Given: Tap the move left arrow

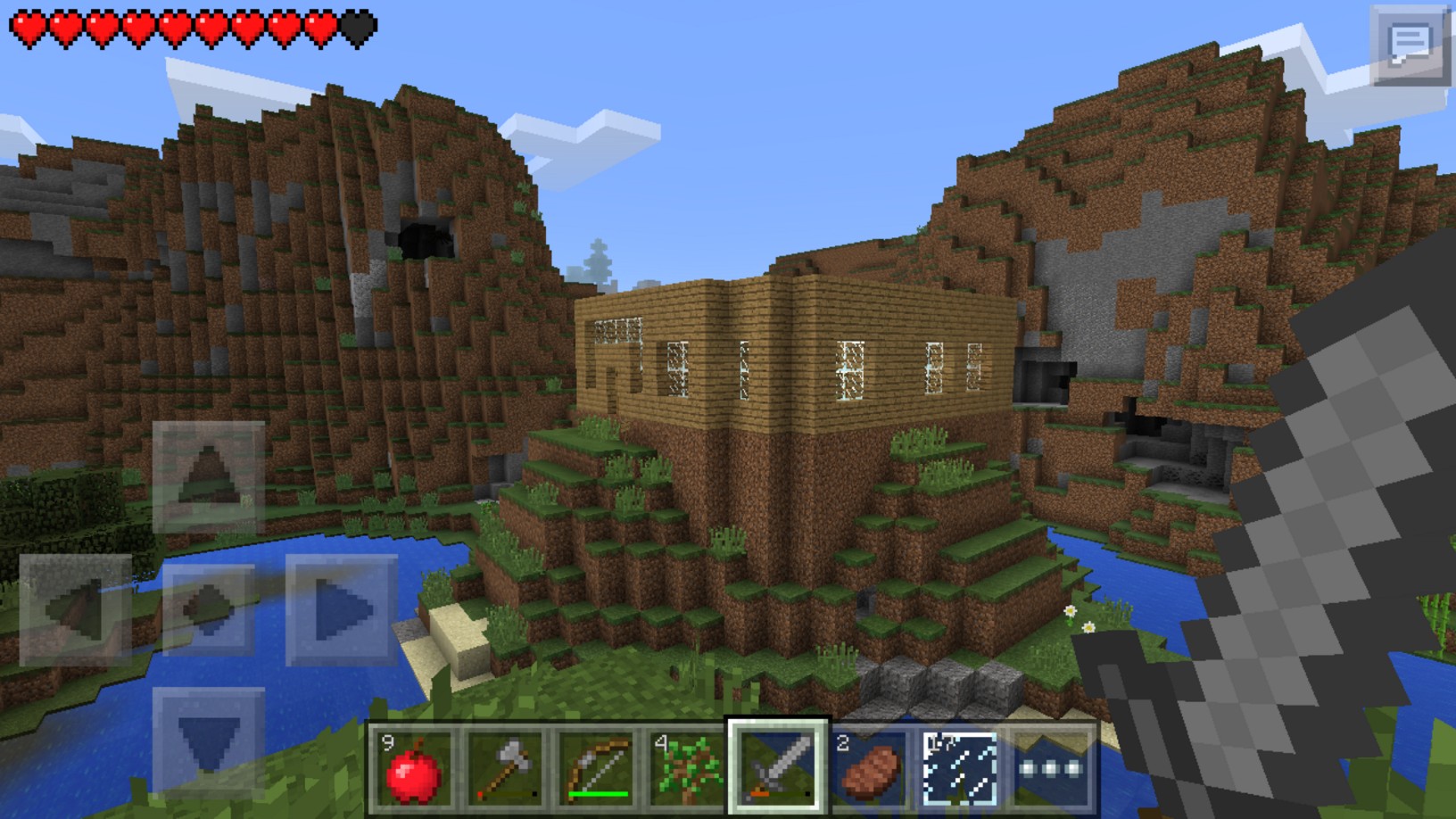Looking at the screenshot, I should pyautogui.click(x=76, y=610).
